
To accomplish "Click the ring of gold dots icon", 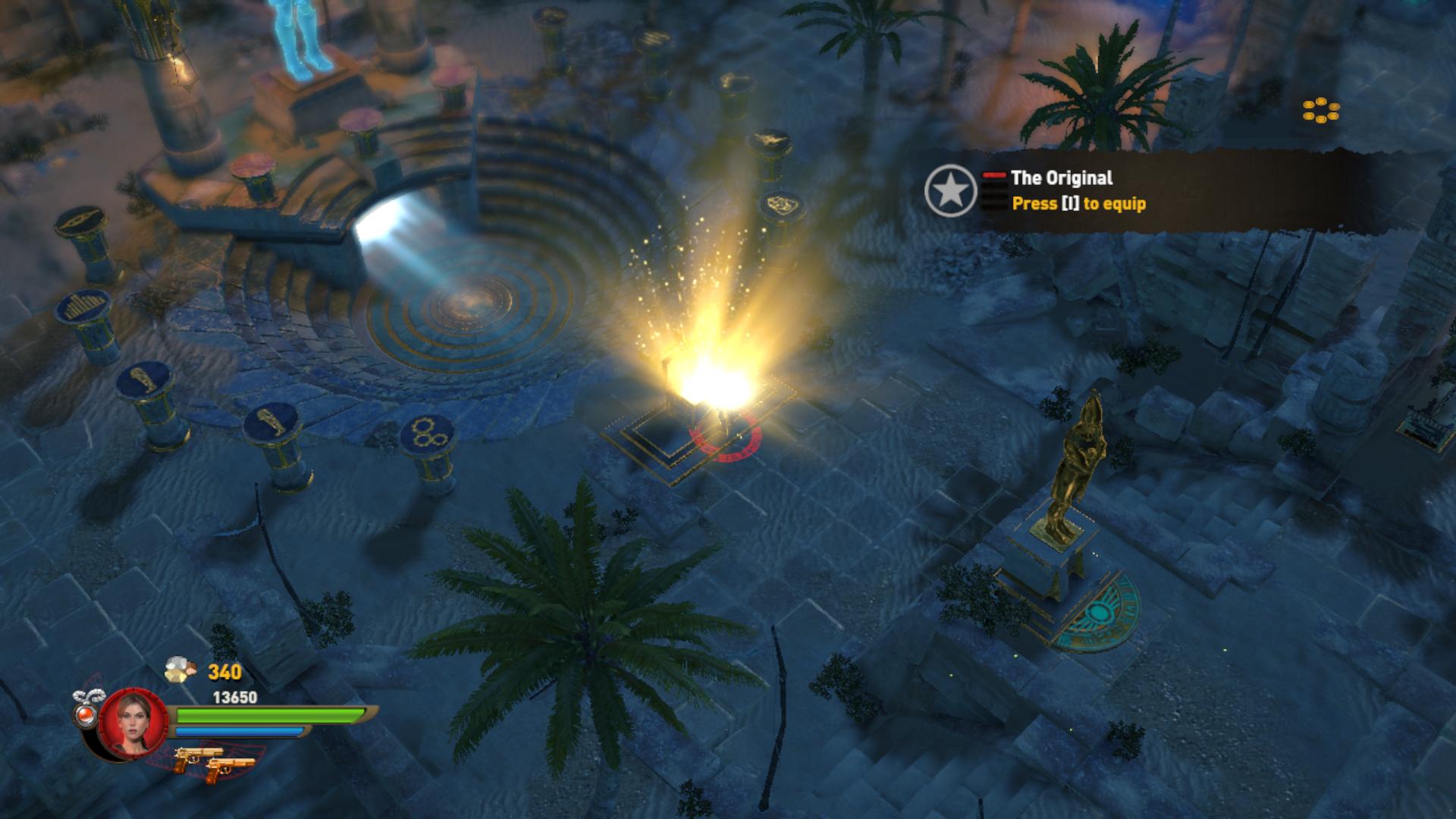I will coord(1320,111).
